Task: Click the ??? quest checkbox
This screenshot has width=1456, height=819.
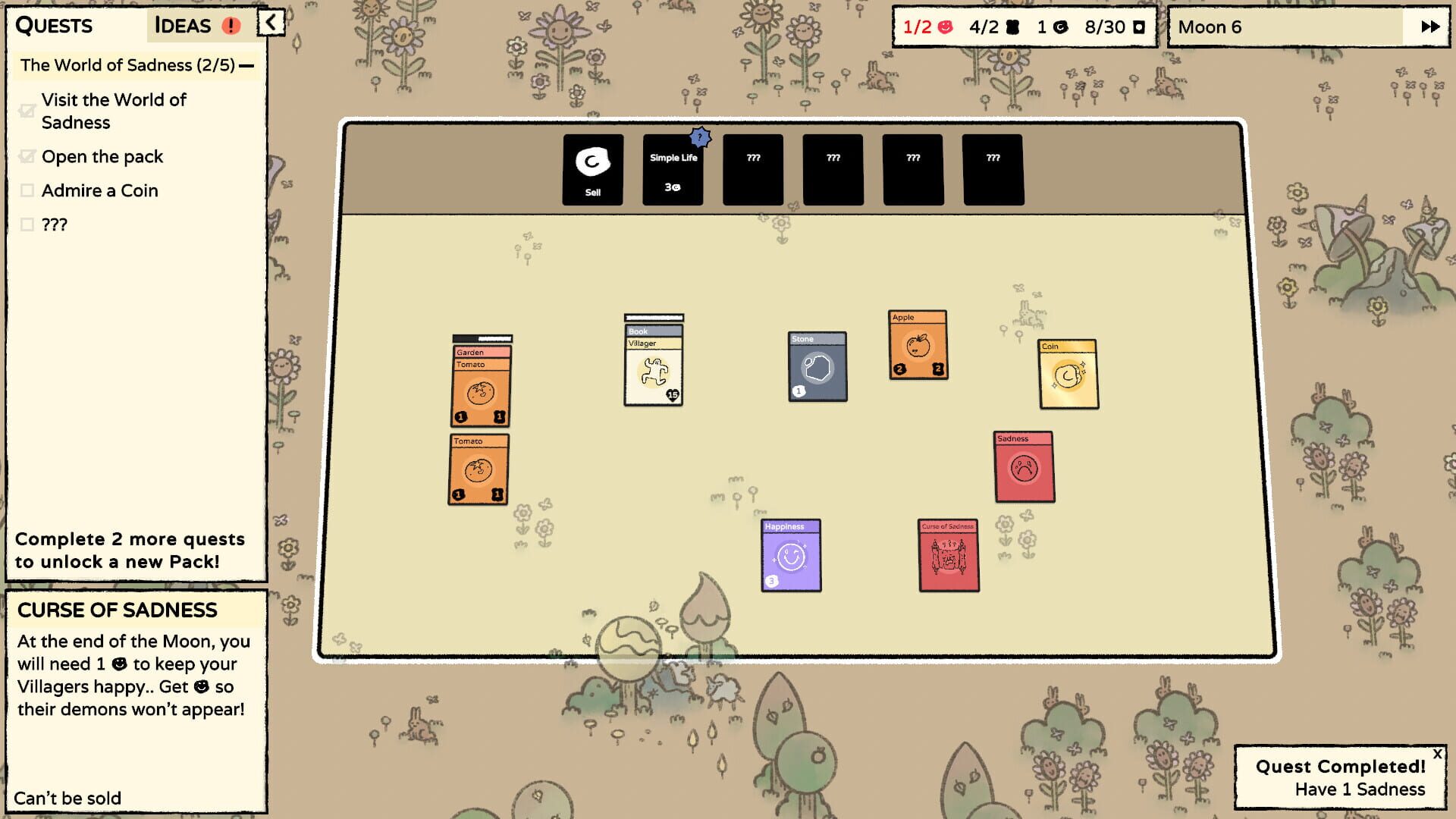Action: pyautogui.click(x=28, y=224)
